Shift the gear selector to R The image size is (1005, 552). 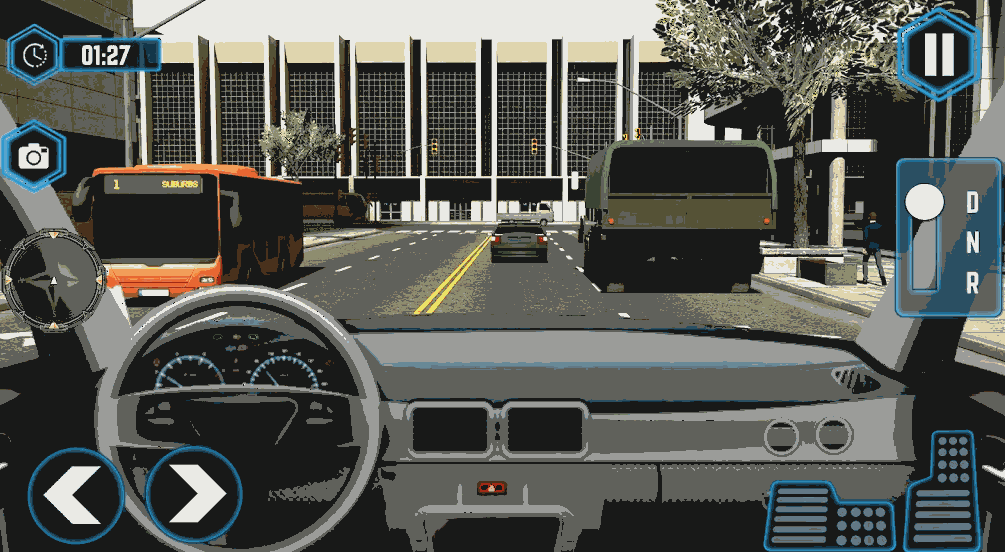[x=972, y=283]
